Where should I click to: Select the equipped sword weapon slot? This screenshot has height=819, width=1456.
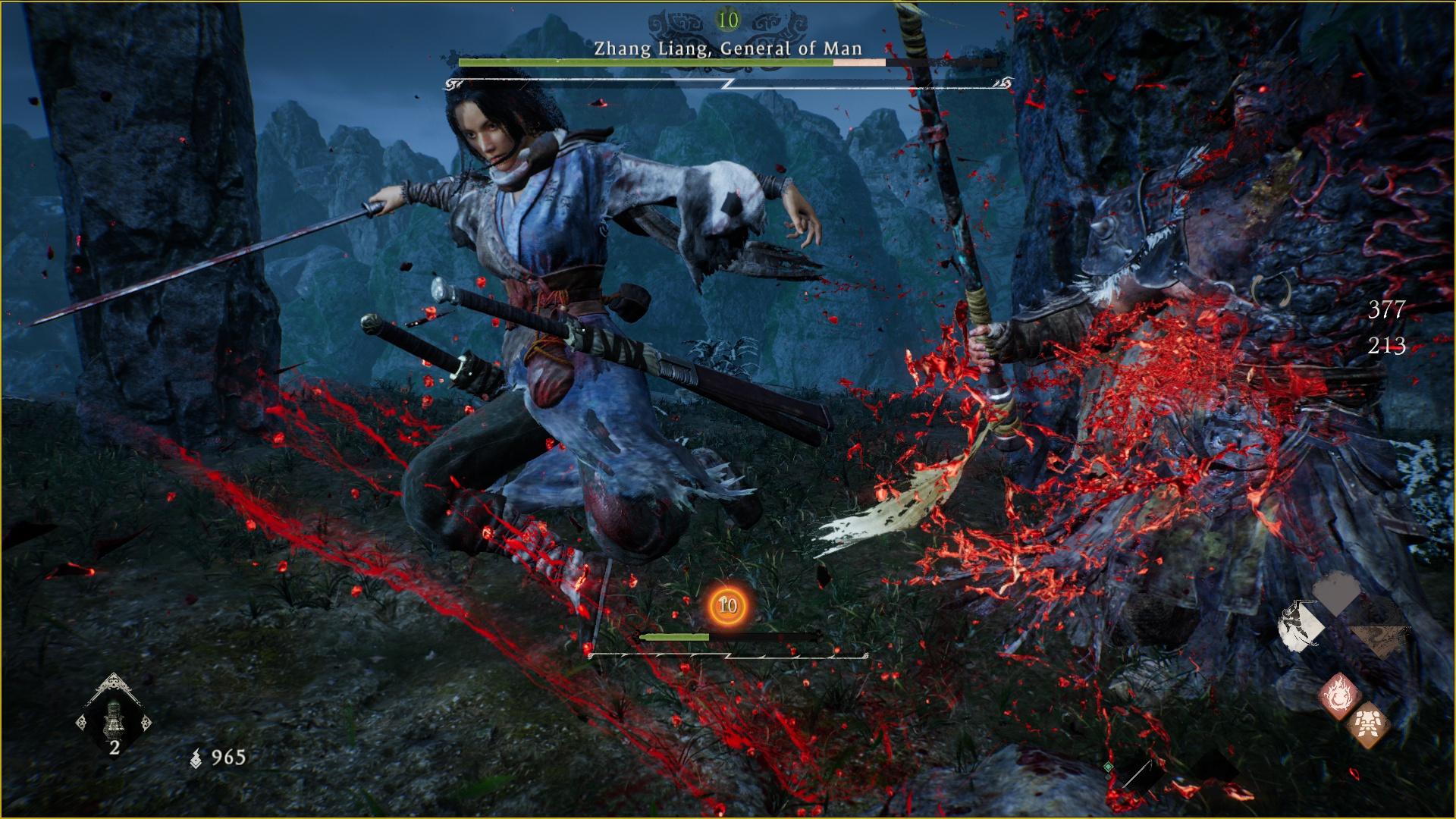point(1137,773)
